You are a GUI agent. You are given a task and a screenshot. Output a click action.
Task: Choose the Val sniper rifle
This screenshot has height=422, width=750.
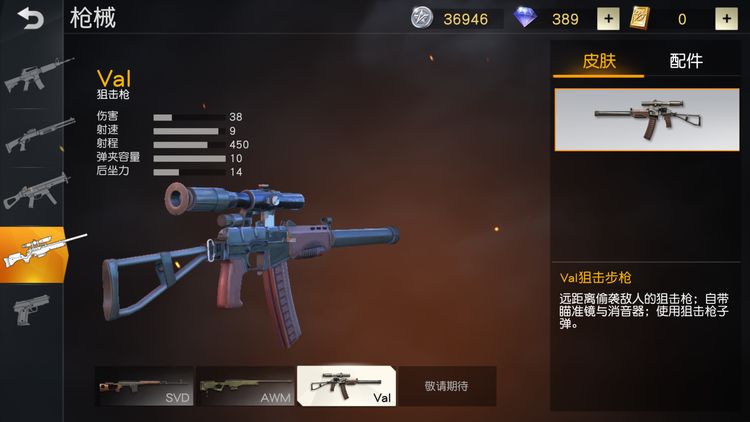[346, 386]
